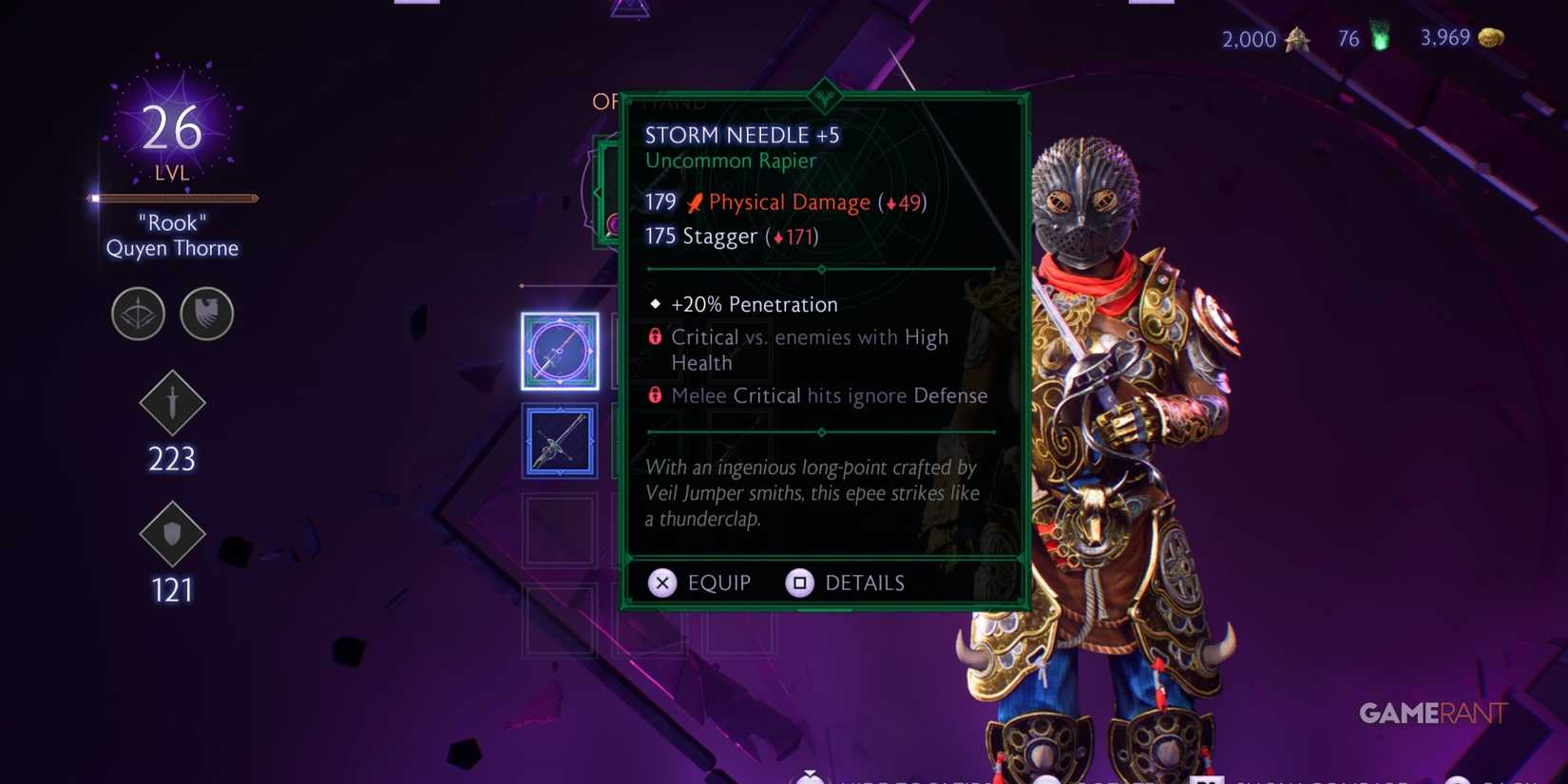Select the bow stance icon on the left

pos(138,314)
